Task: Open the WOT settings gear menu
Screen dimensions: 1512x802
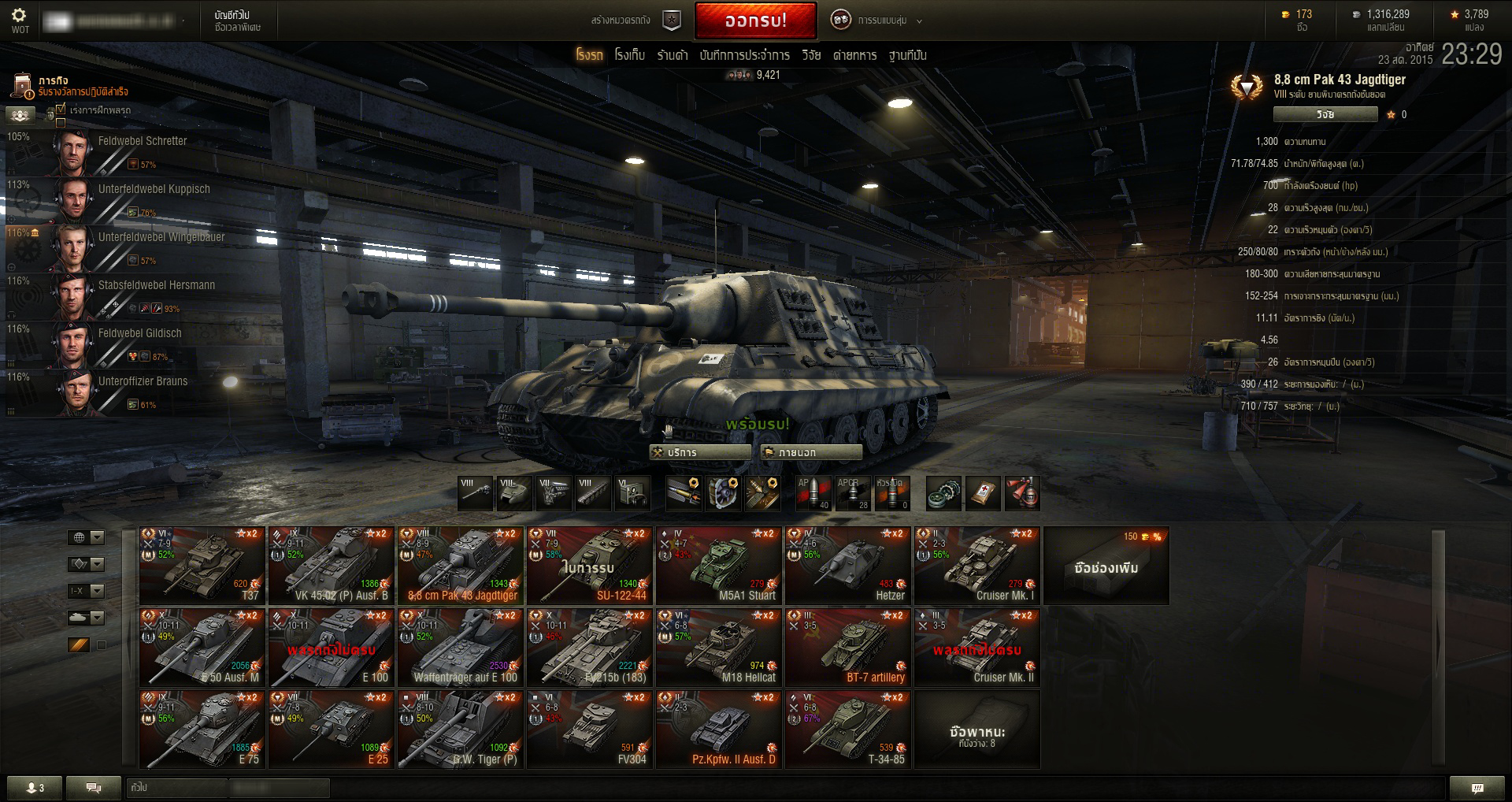Action: (20, 20)
